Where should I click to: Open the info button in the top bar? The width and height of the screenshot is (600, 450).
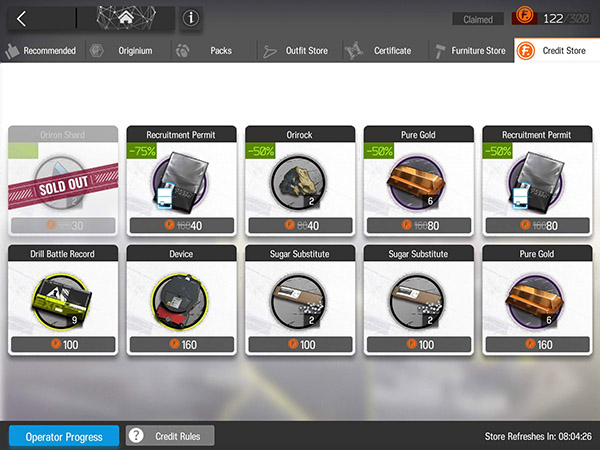click(190, 18)
